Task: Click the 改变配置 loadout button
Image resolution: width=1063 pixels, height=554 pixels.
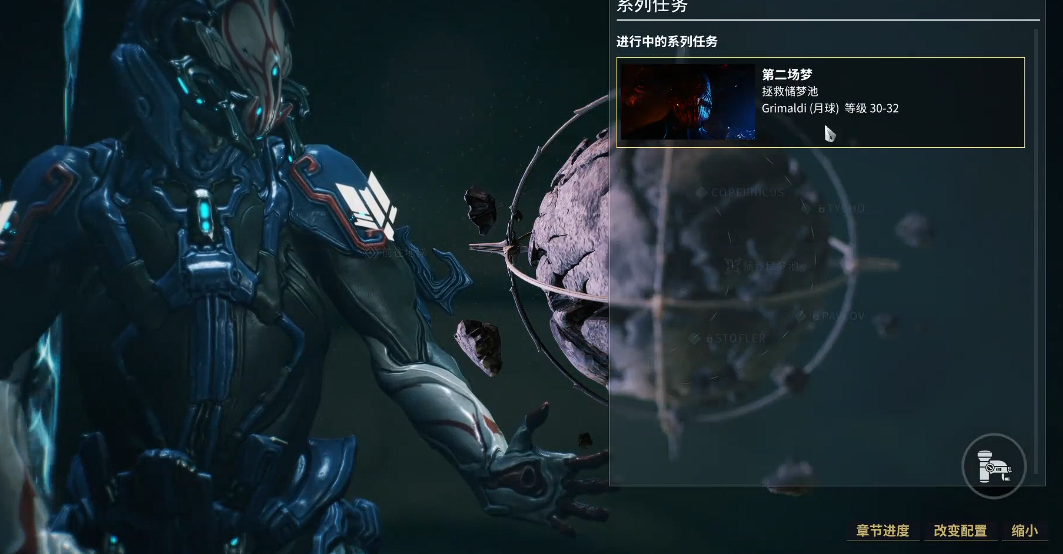Action: pos(960,531)
